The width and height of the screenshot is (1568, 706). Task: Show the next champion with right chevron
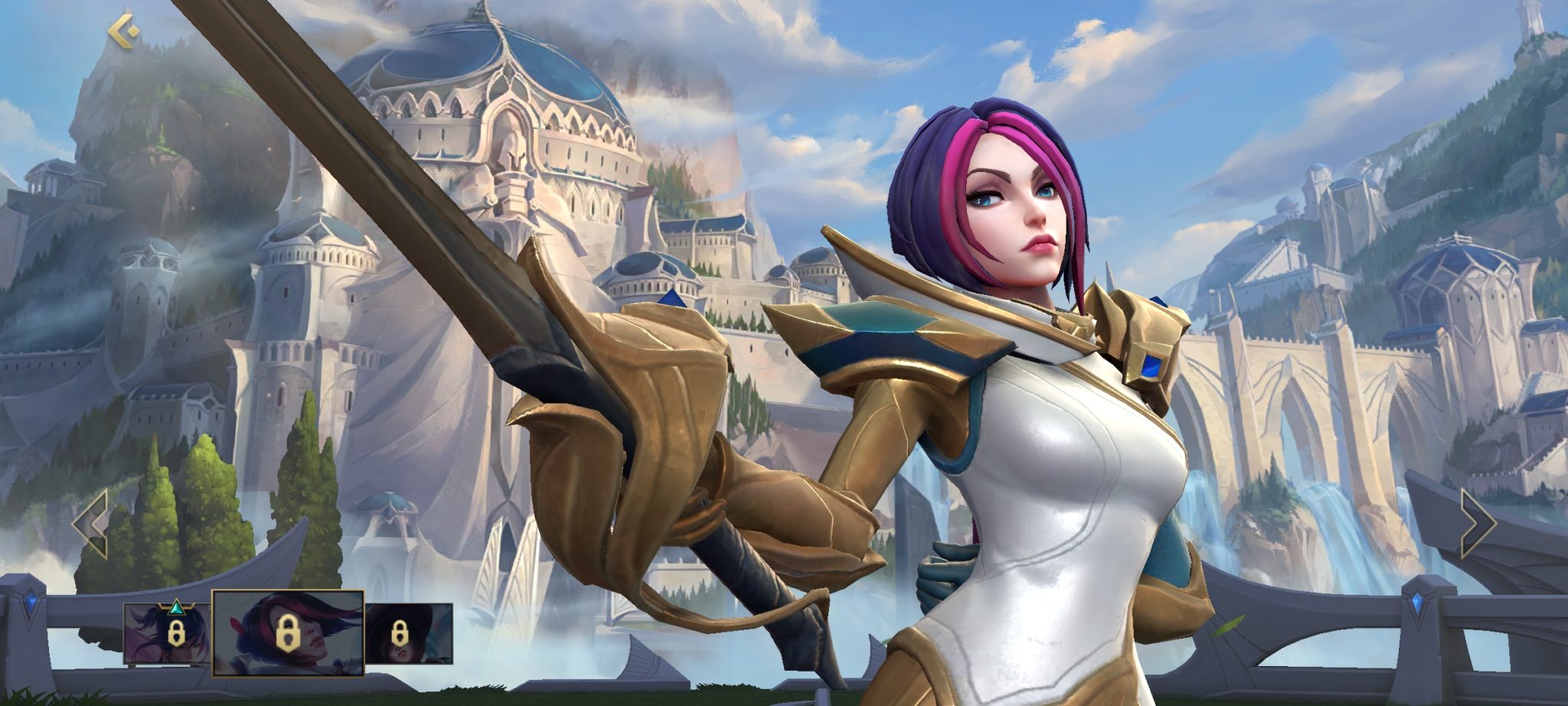[1477, 524]
